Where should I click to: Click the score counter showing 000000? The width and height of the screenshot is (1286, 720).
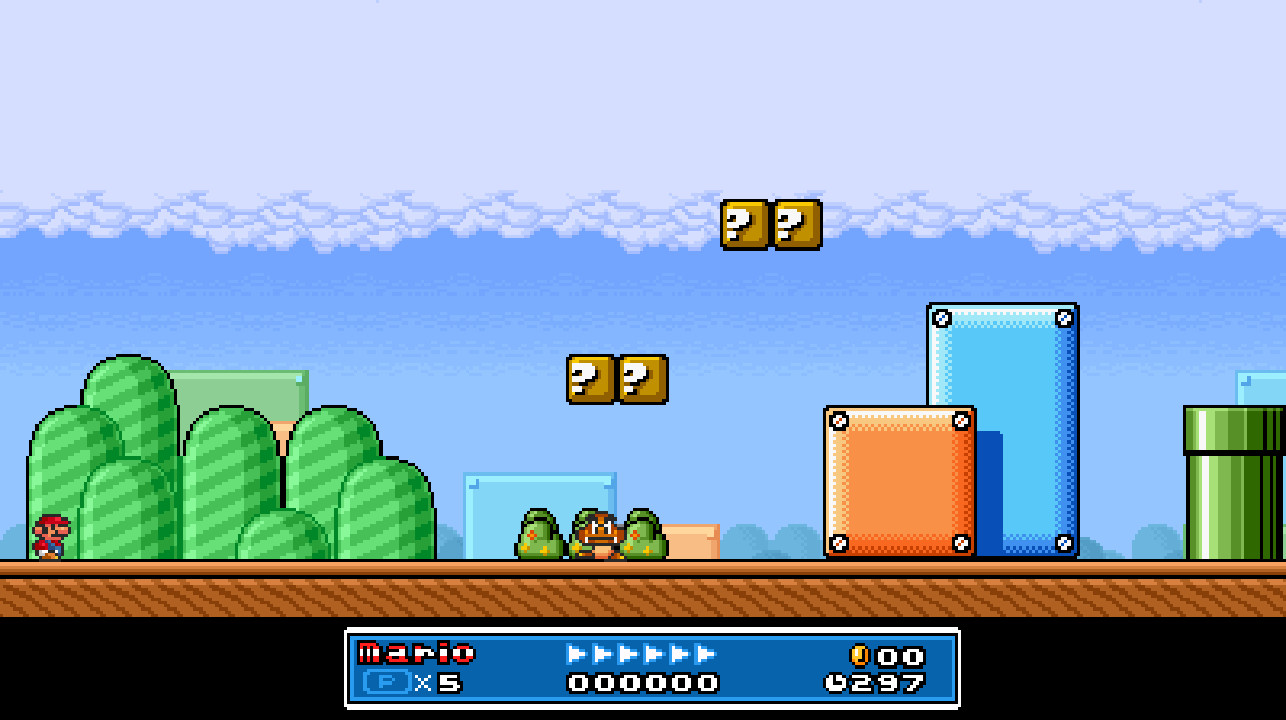pyautogui.click(x=641, y=681)
